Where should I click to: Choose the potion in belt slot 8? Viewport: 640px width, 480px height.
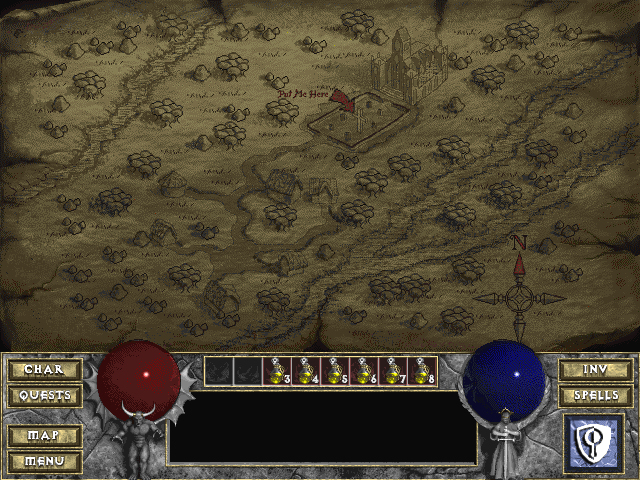pyautogui.click(x=422, y=371)
